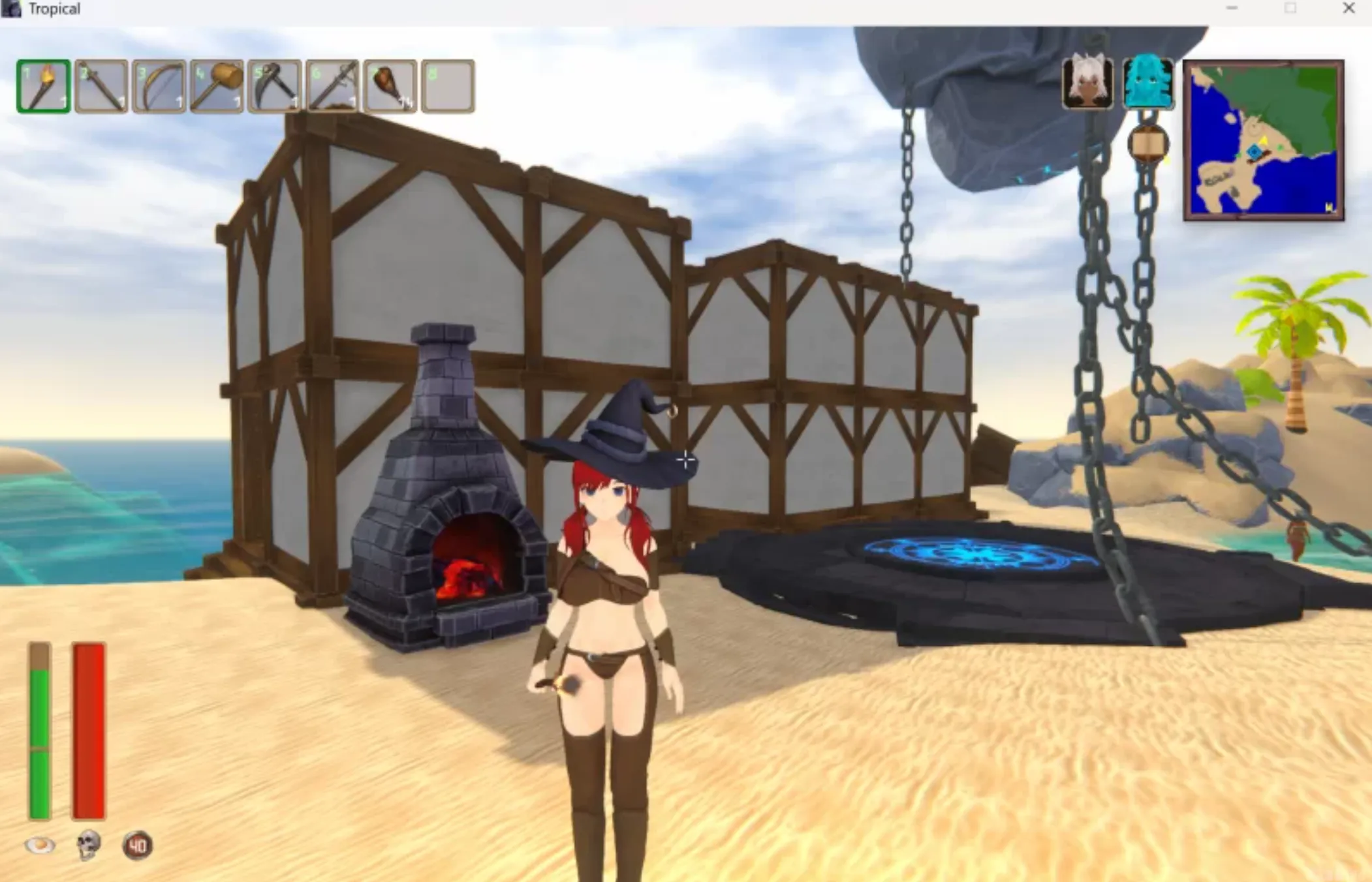Click the player marker on the minimap
This screenshot has width=1372, height=882.
coord(1254,151)
